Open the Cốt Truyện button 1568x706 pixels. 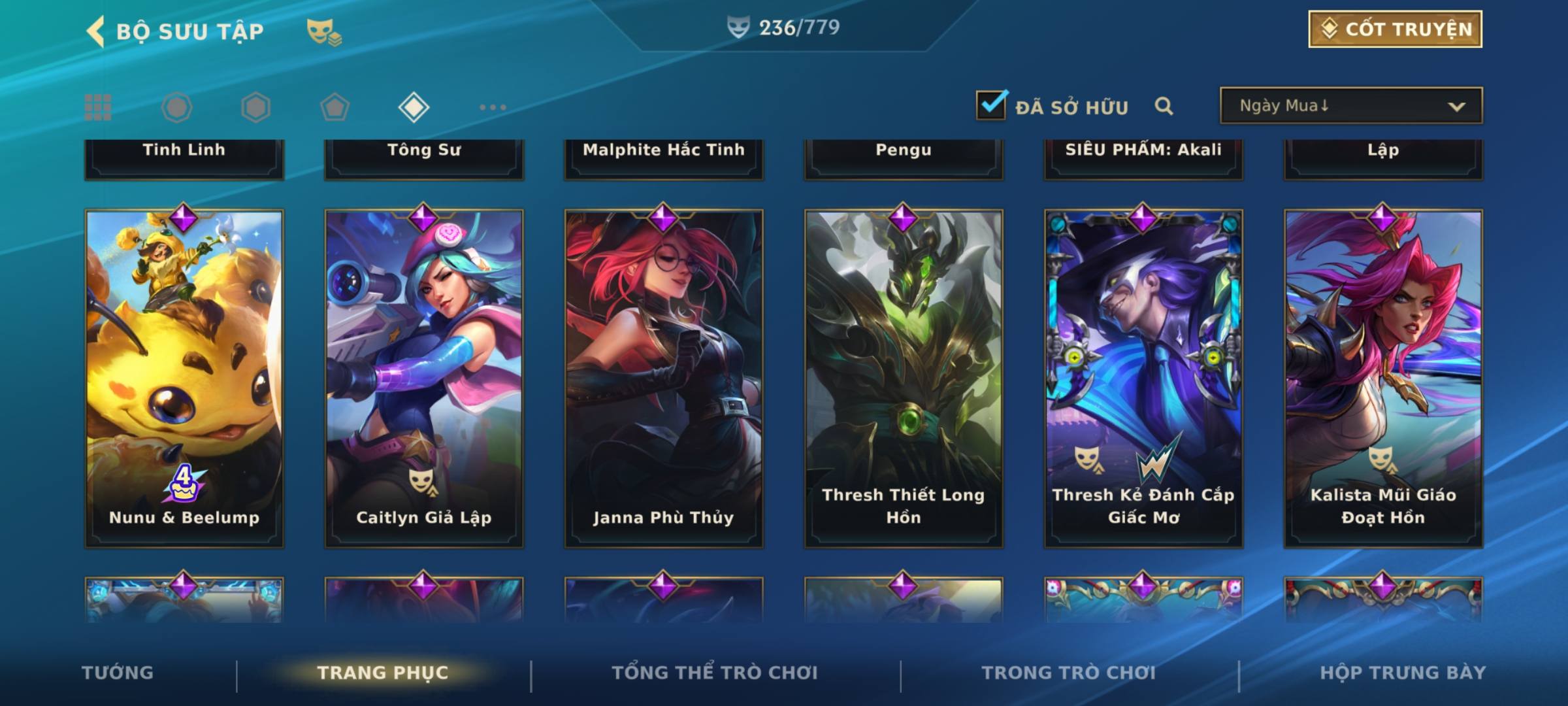[1394, 29]
